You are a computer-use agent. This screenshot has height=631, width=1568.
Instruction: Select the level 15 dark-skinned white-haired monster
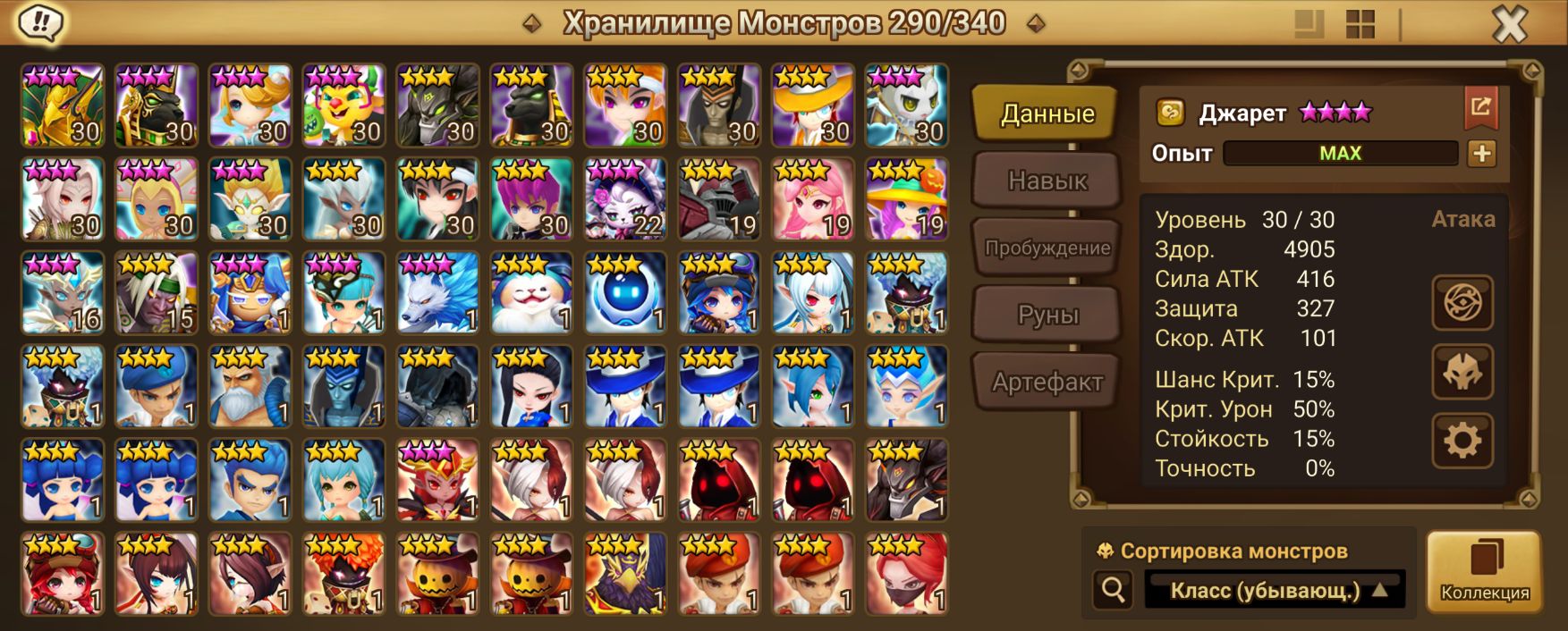156,293
